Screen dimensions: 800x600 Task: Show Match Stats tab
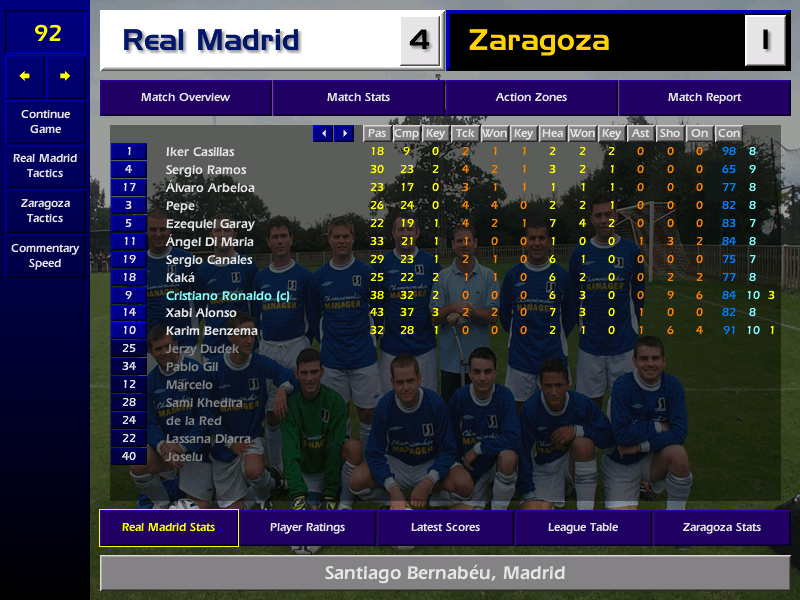tap(358, 98)
